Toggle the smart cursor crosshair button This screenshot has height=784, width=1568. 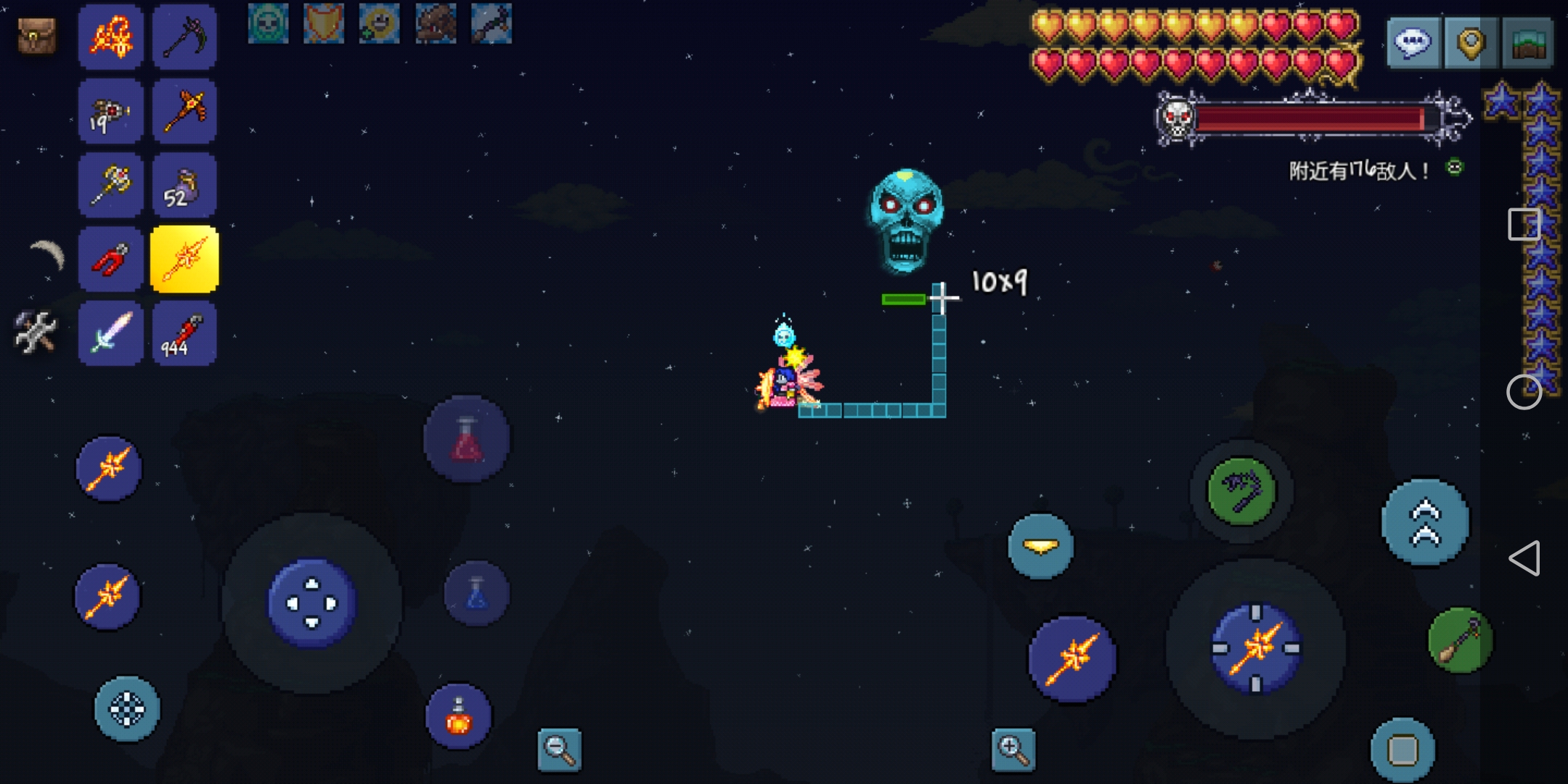[127, 709]
